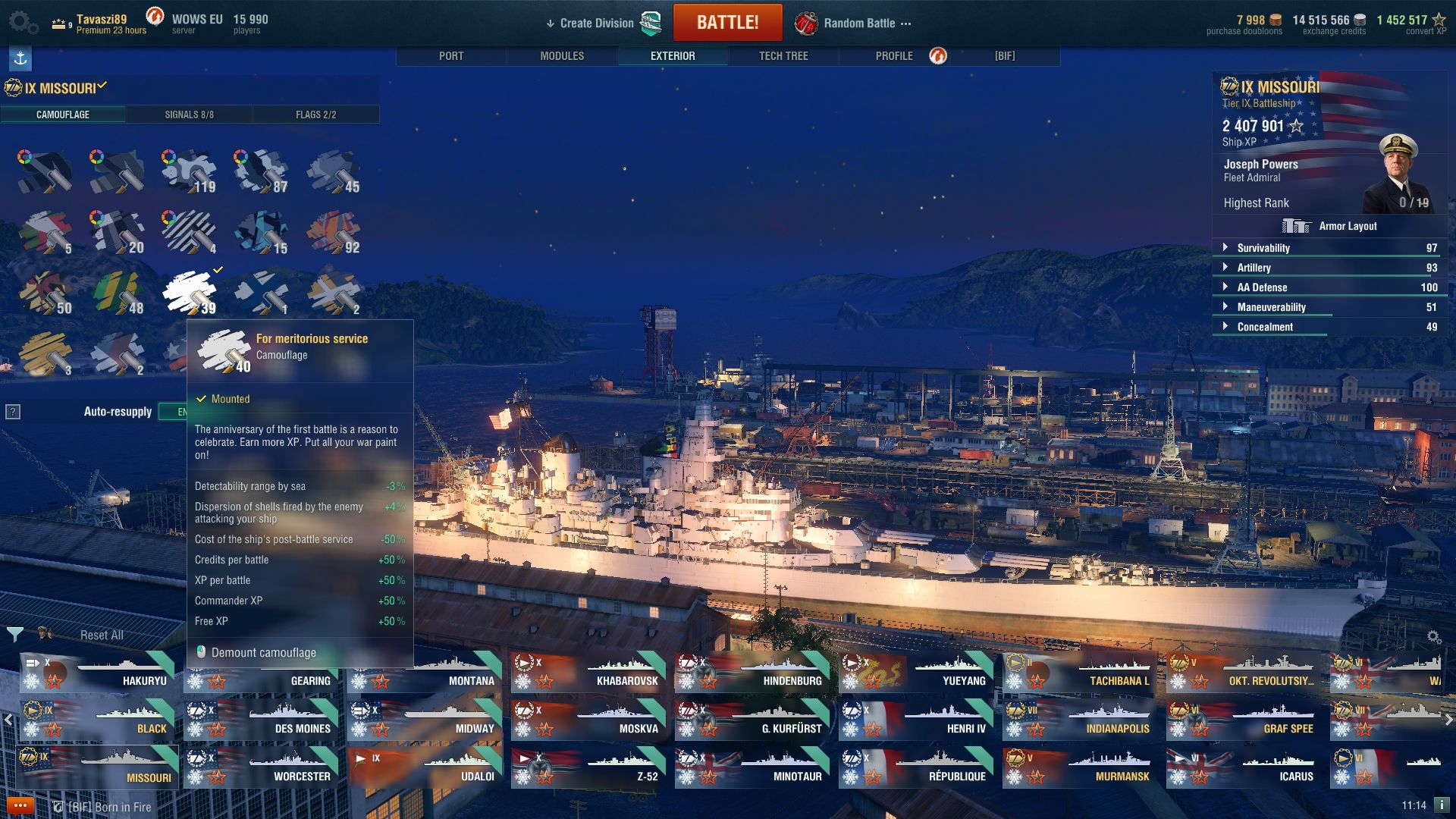This screenshot has height=819, width=1456.
Task: Choose the Khabarovsk ship tile
Action: click(588, 673)
